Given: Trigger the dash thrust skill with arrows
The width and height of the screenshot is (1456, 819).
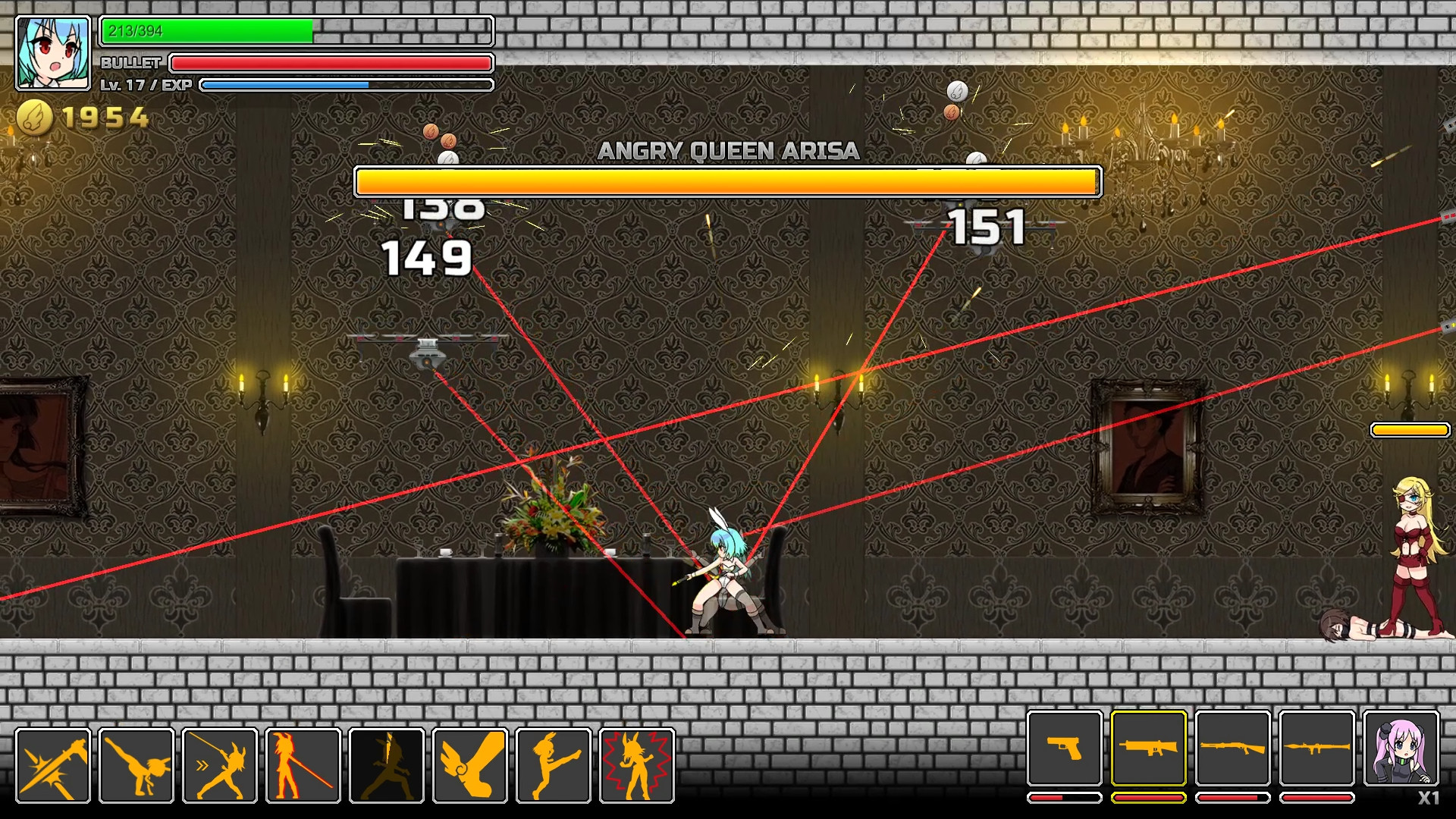Looking at the screenshot, I should pos(220,765).
